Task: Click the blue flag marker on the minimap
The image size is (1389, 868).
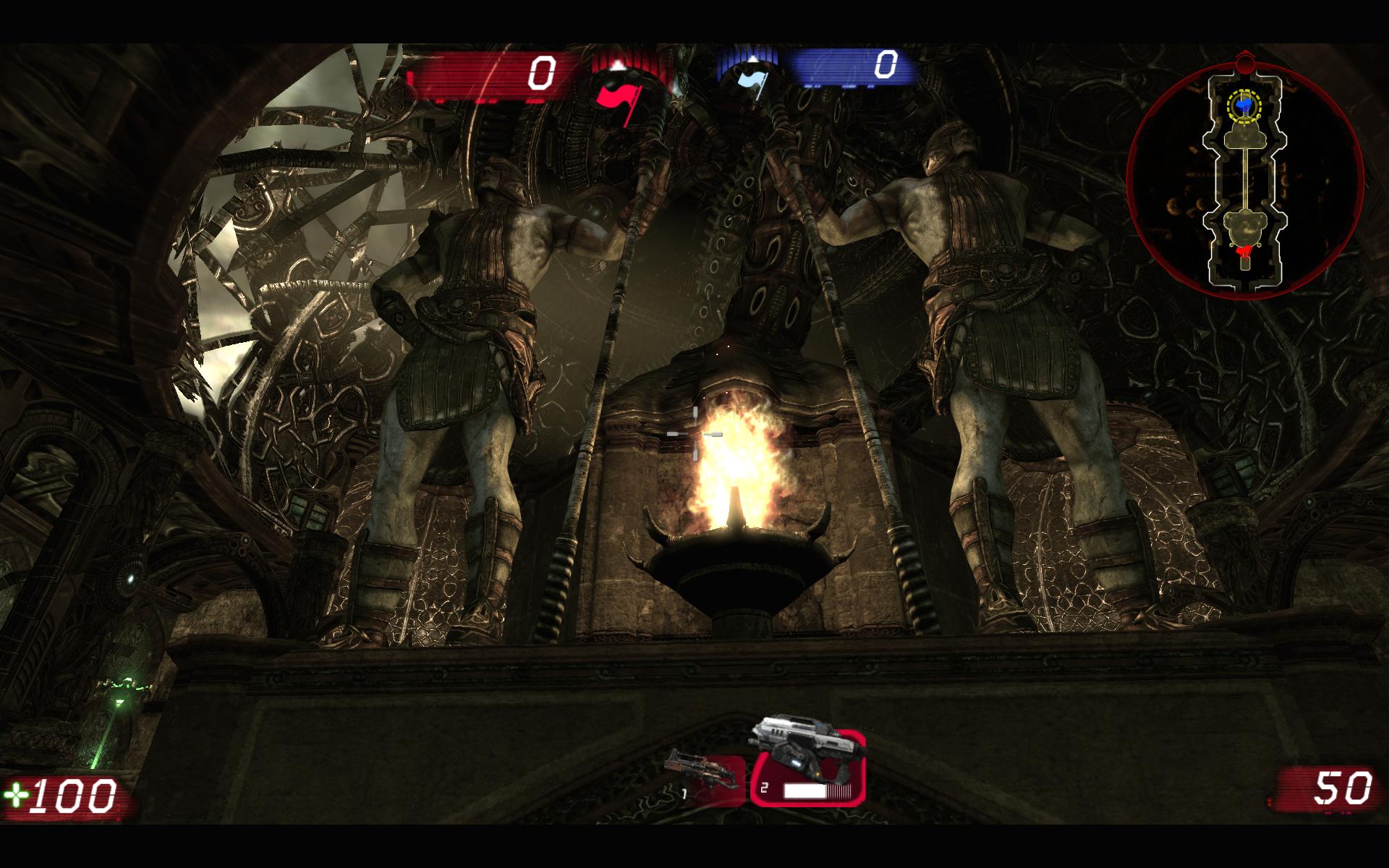Action: pyautogui.click(x=1244, y=106)
